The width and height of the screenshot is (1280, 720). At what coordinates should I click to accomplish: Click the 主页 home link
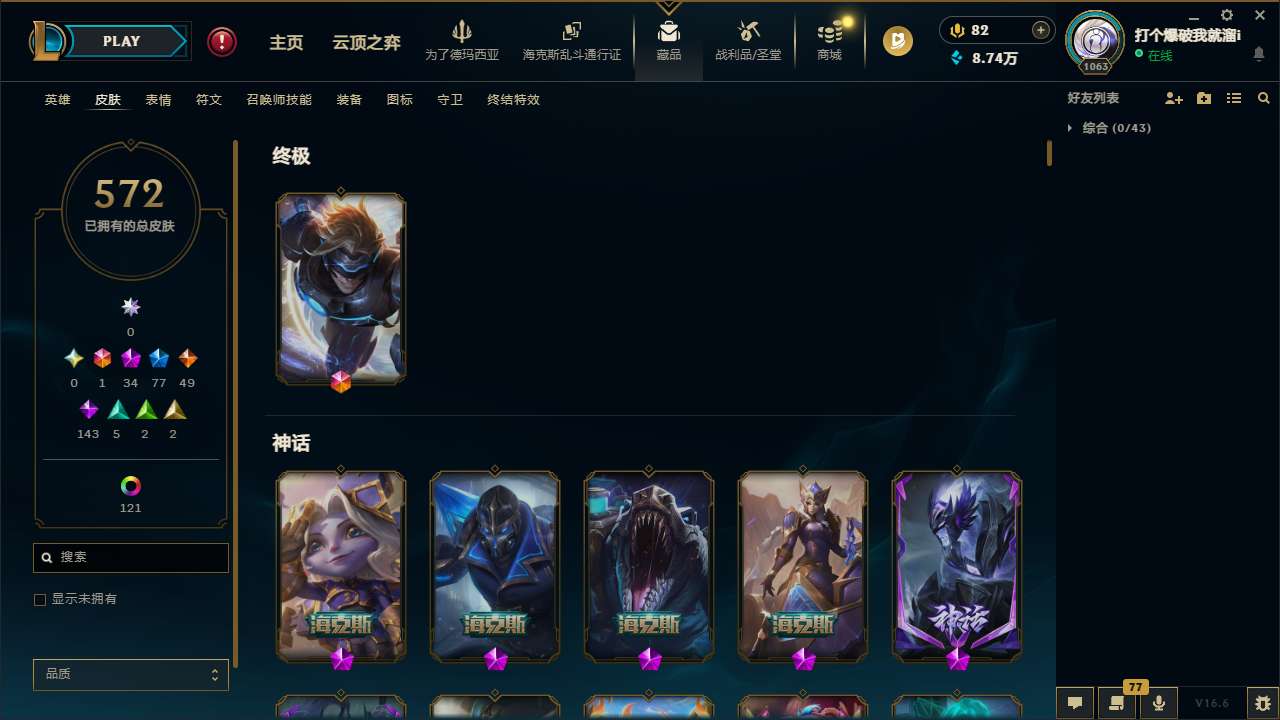click(286, 42)
